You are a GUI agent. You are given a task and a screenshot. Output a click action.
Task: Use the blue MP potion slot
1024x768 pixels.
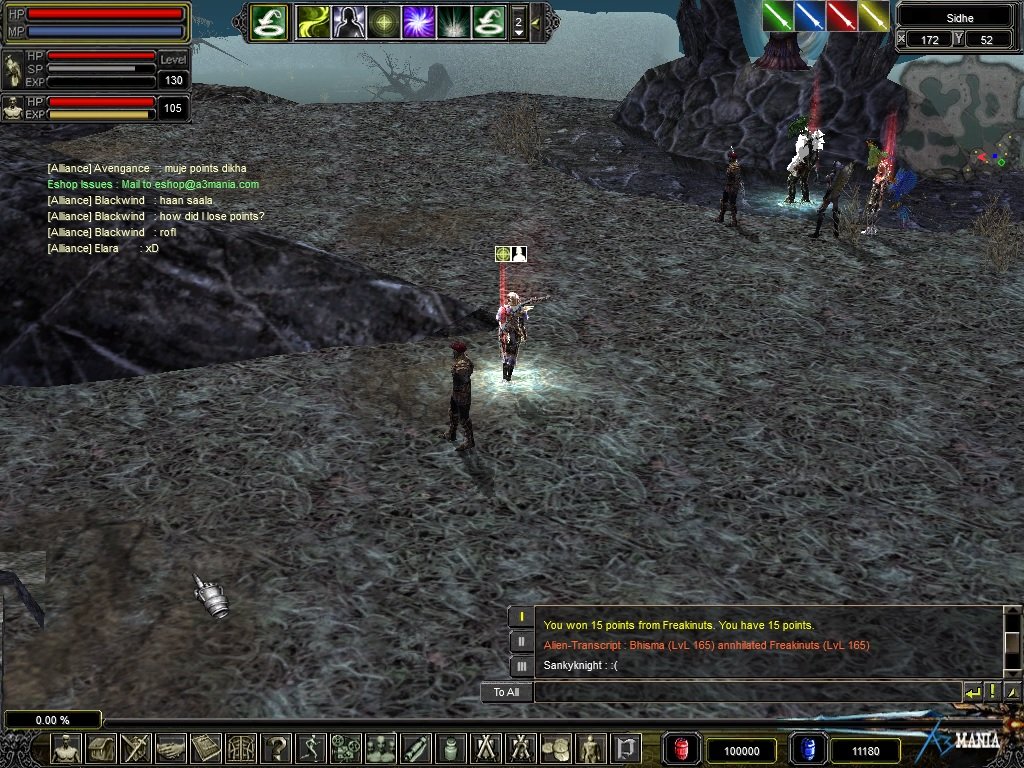click(x=807, y=749)
